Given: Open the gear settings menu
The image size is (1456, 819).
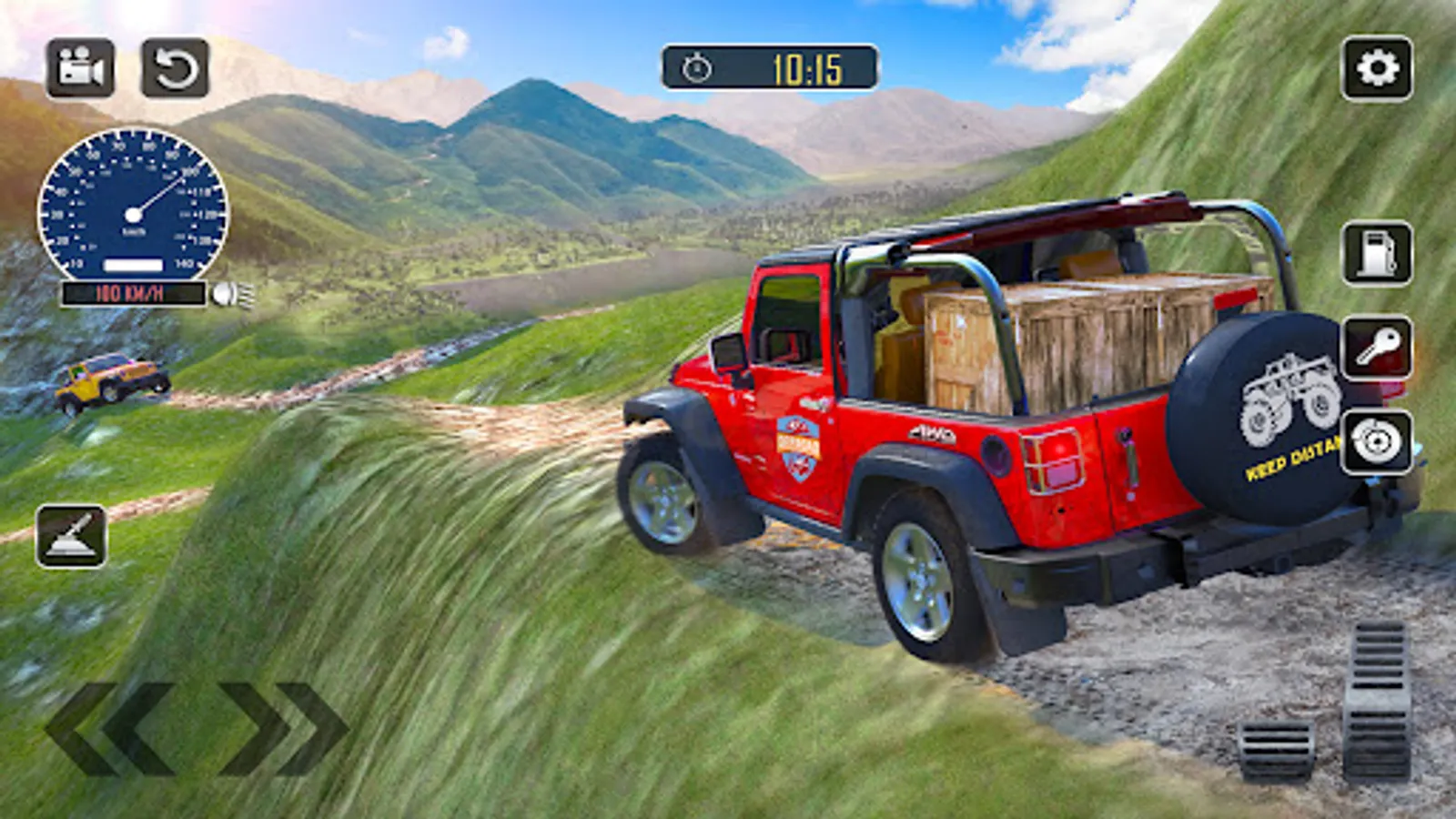Looking at the screenshot, I should pyautogui.click(x=1377, y=68).
